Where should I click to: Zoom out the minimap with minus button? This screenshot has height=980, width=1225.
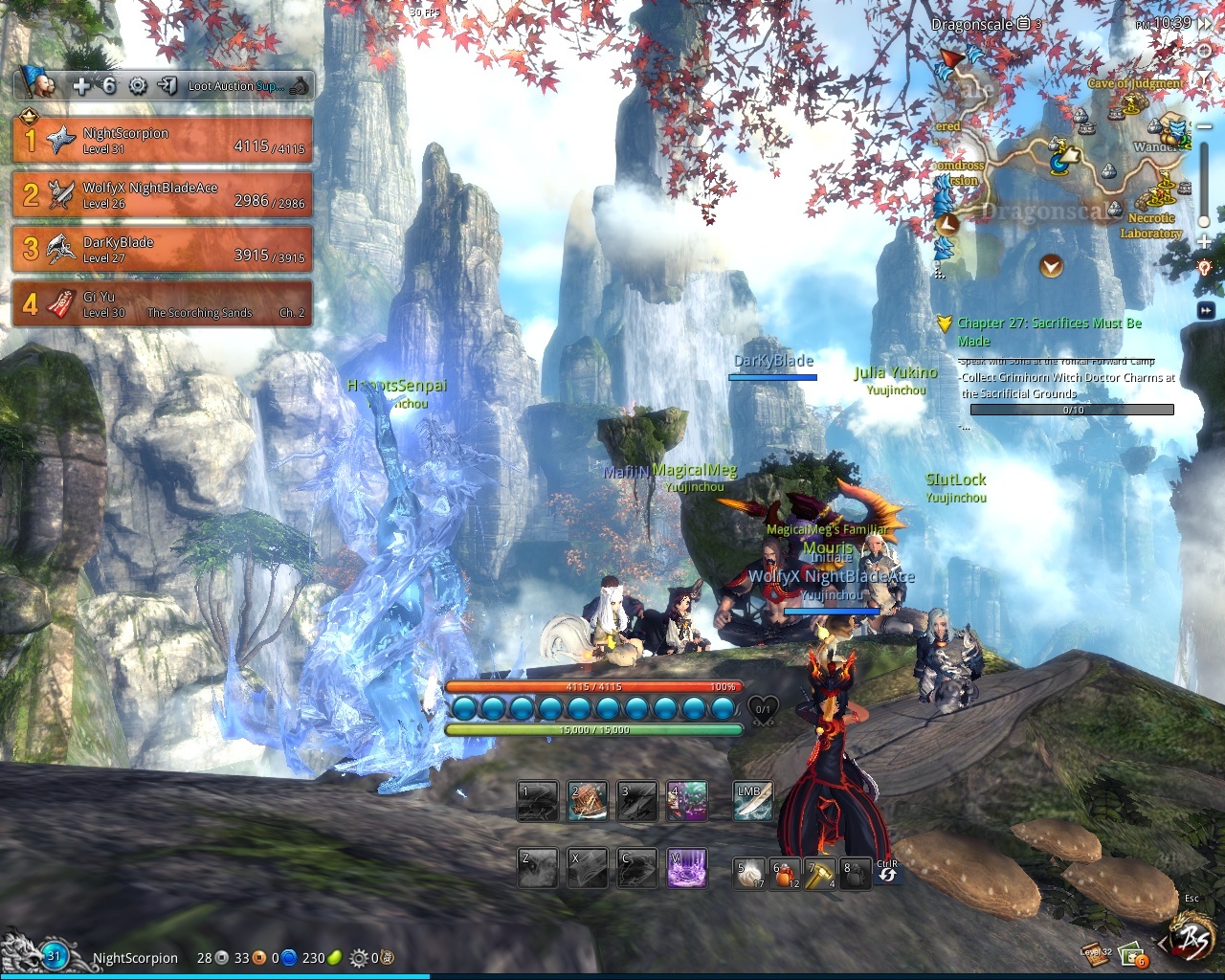[1204, 127]
